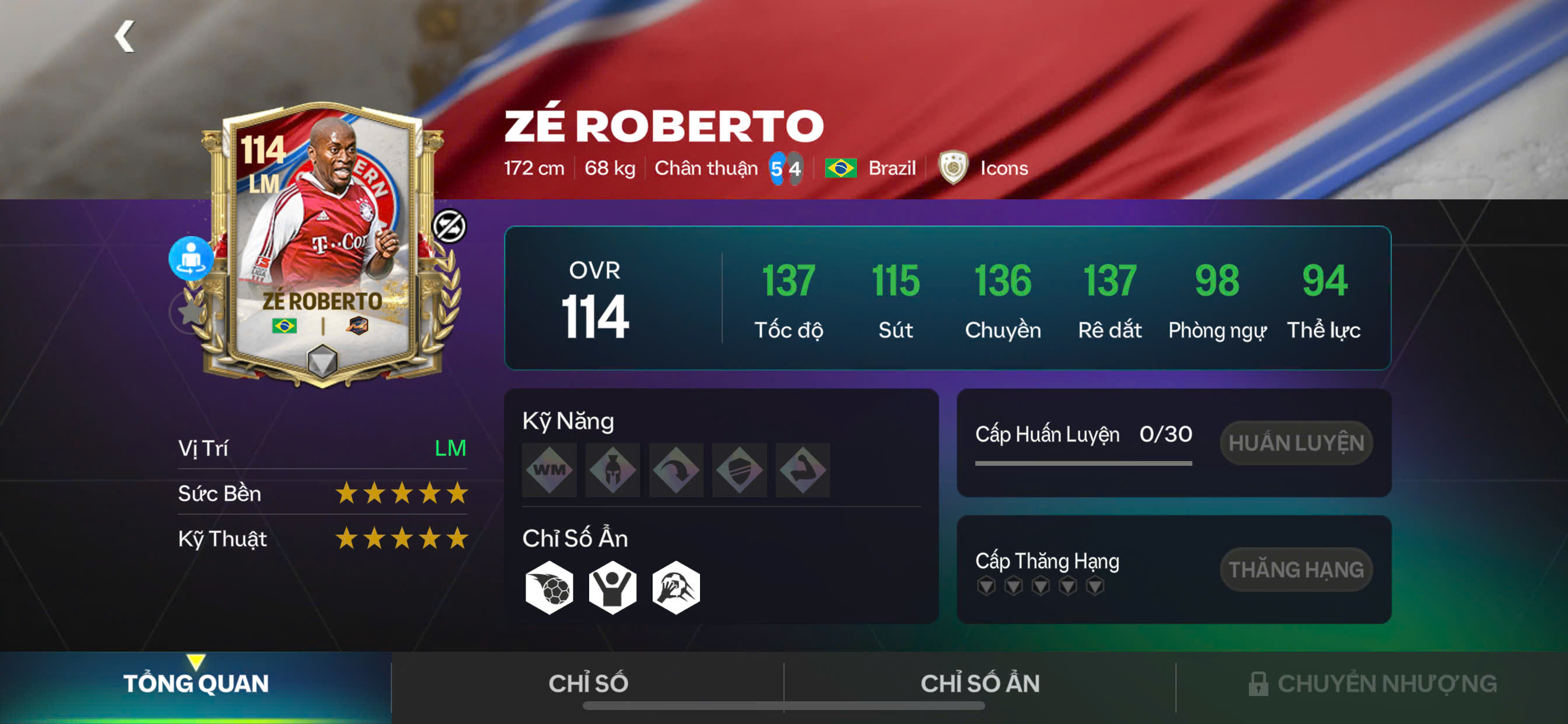Click the blue player swap icon
The image size is (1568, 724).
(x=191, y=258)
